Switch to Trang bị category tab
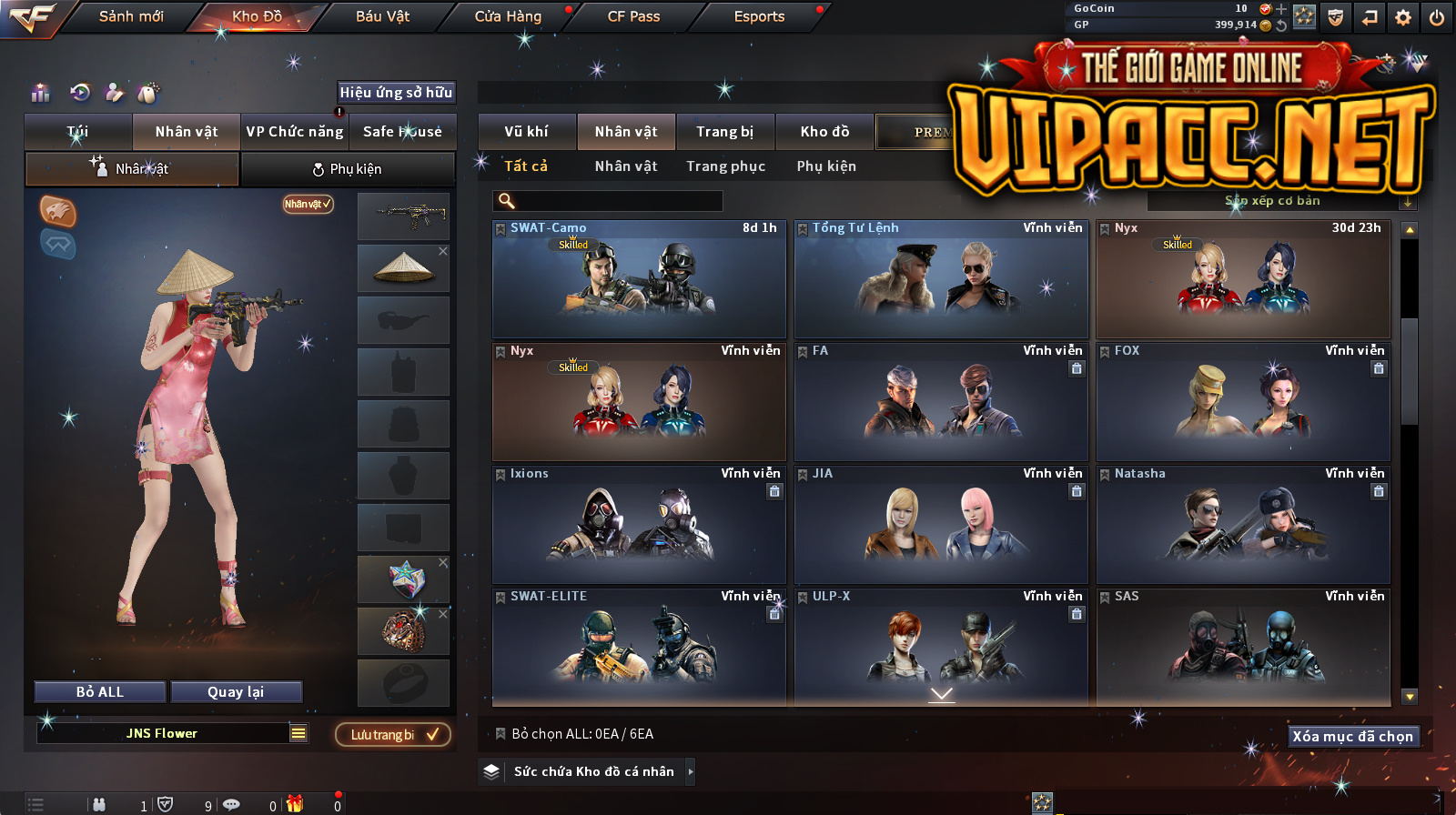This screenshot has height=815, width=1456. pyautogui.click(x=724, y=132)
